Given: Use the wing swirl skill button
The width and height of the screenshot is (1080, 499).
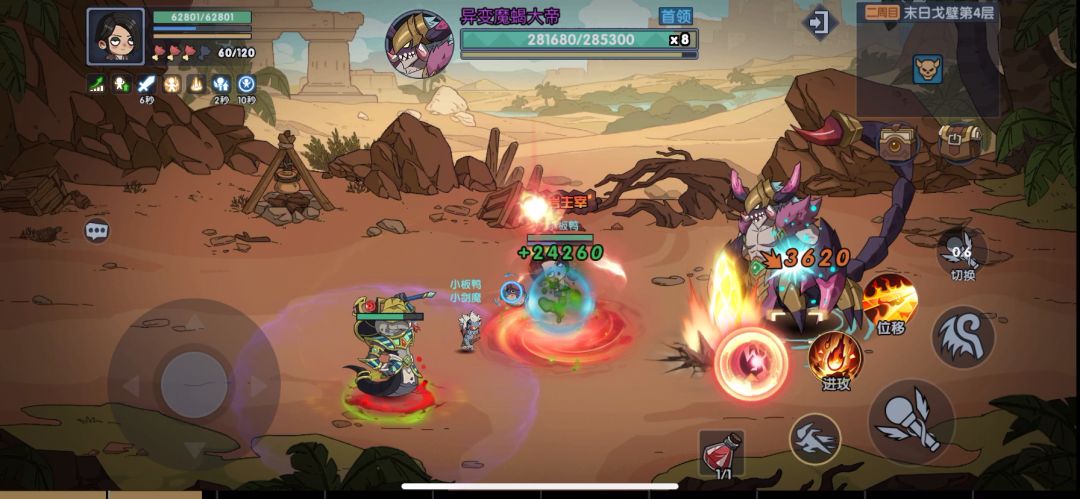Looking at the screenshot, I should click(x=963, y=337).
